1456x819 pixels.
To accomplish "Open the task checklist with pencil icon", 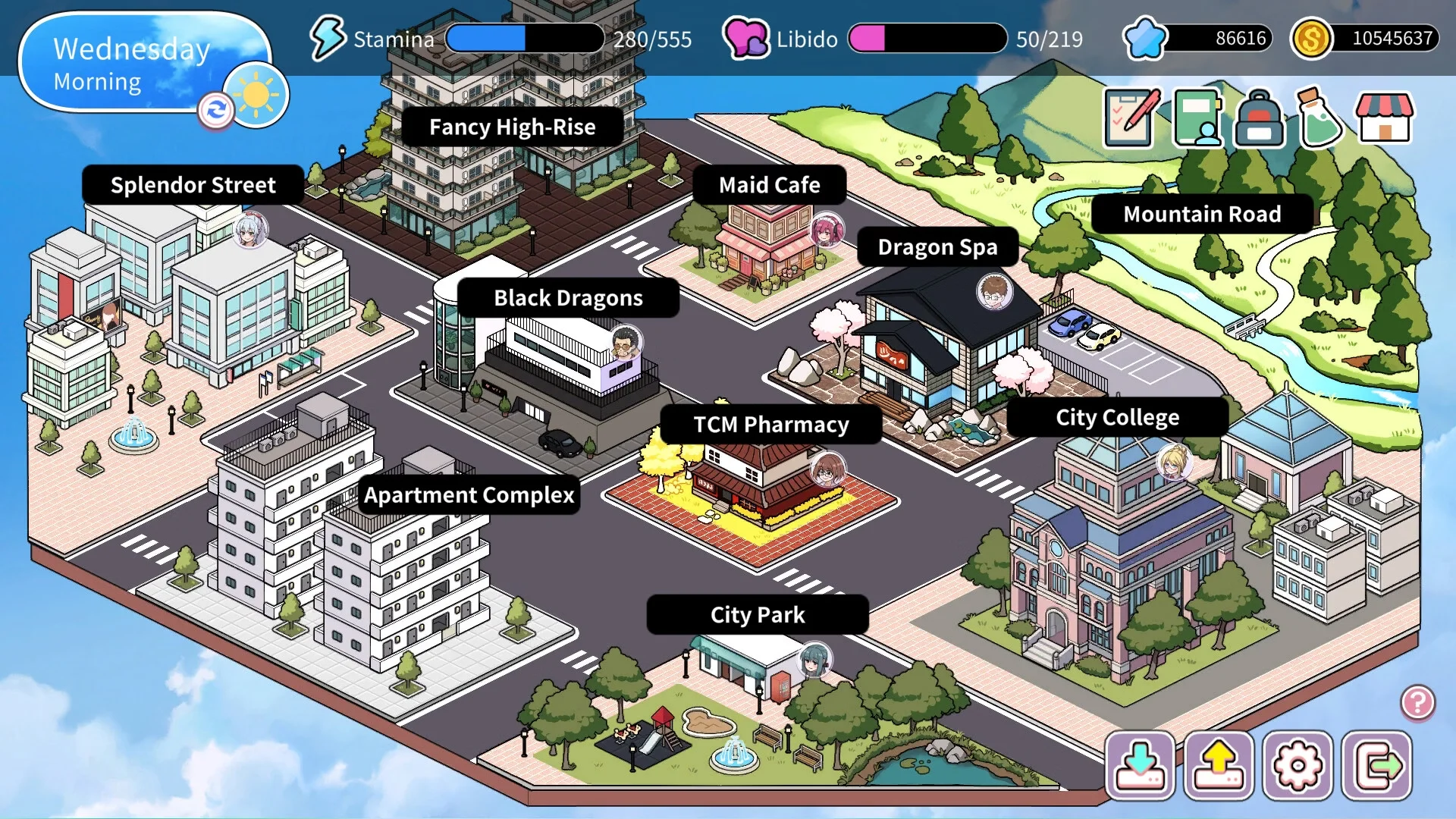I will tap(1131, 118).
